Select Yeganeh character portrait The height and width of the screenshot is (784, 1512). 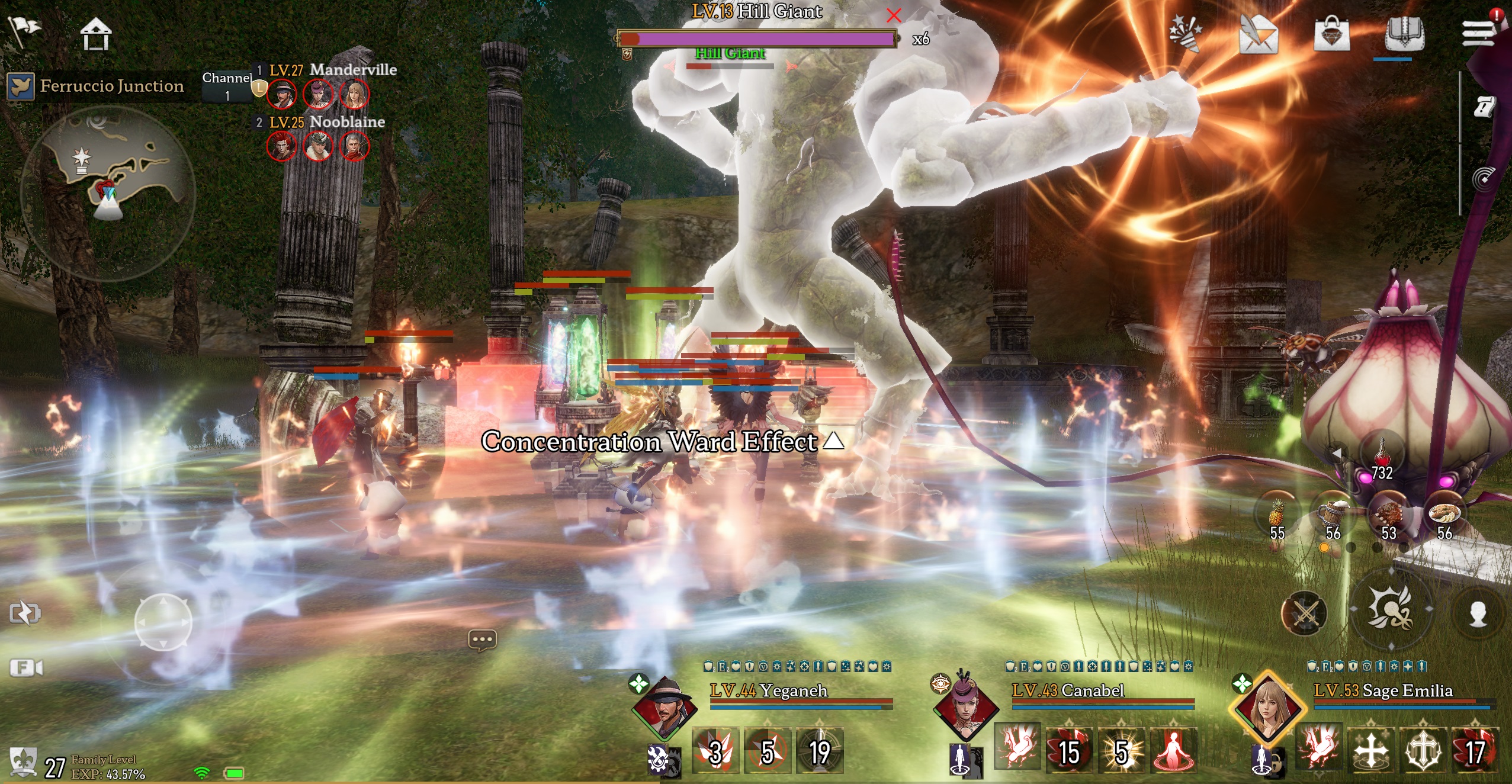(x=664, y=707)
